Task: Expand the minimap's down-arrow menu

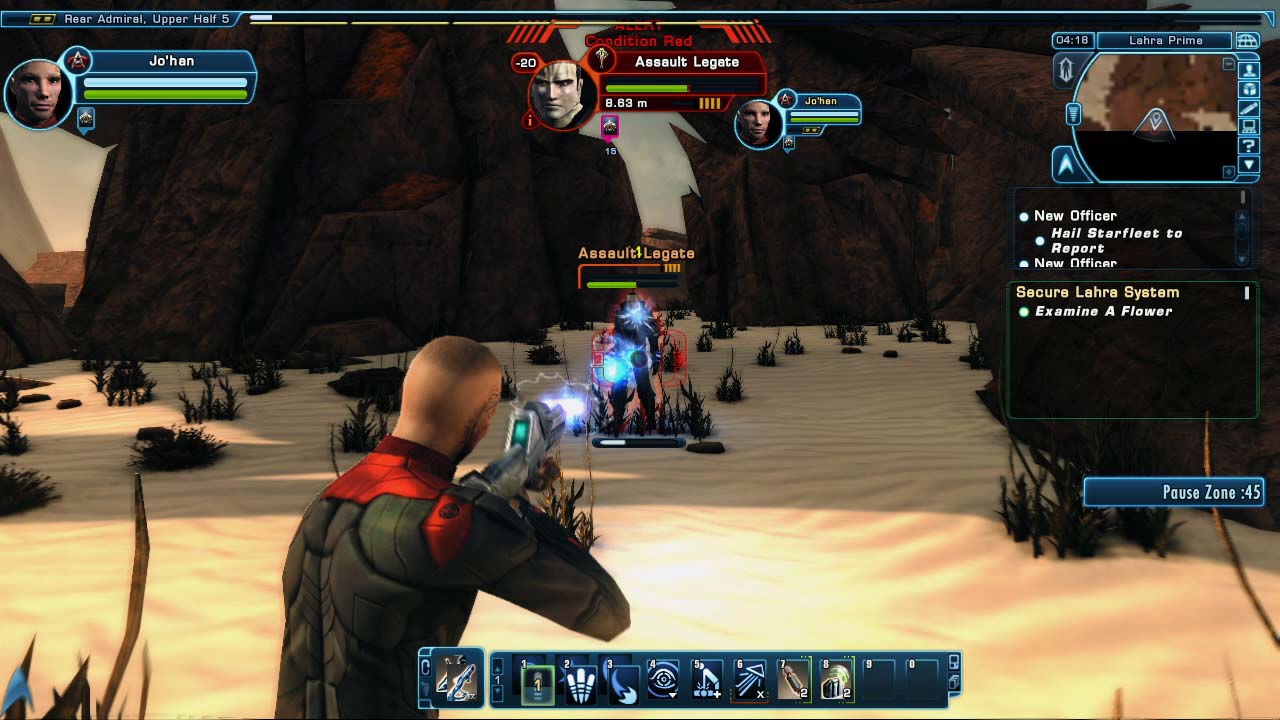Action: point(1249,165)
